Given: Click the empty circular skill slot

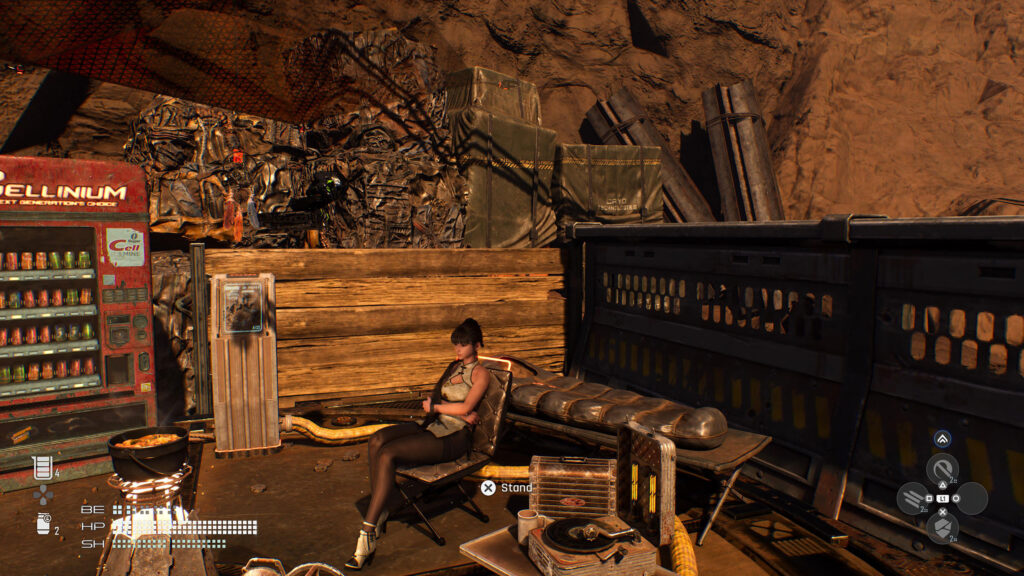Looking at the screenshot, I should (x=971, y=497).
